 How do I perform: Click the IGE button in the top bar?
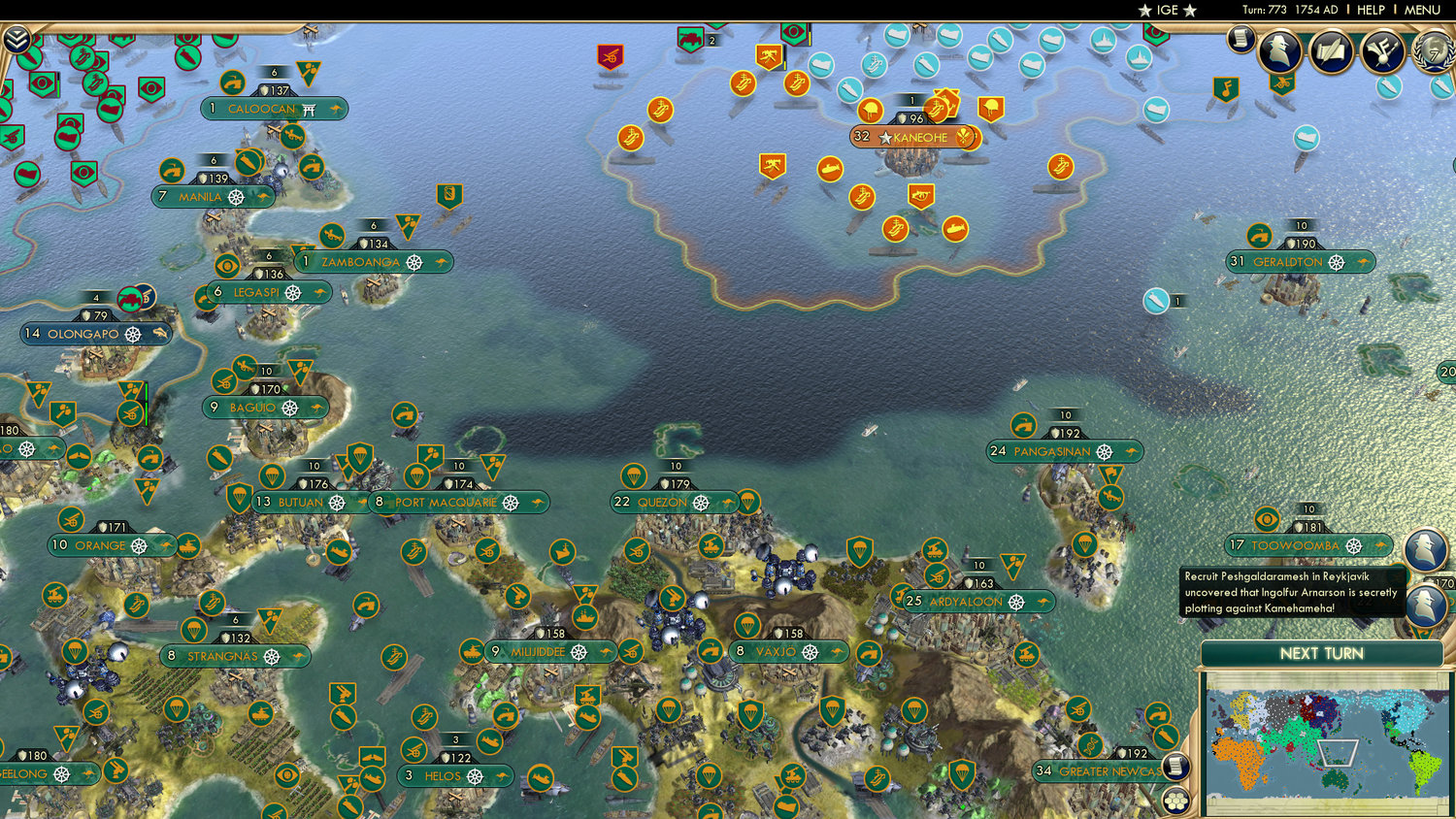[1164, 10]
